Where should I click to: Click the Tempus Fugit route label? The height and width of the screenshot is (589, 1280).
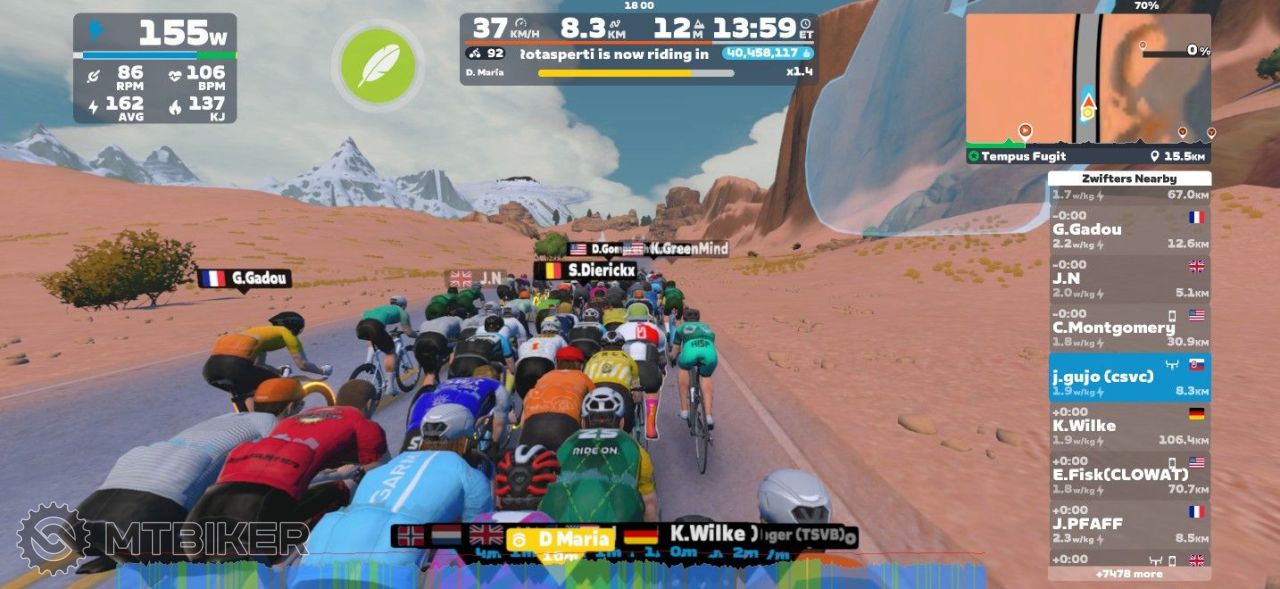coord(1023,156)
